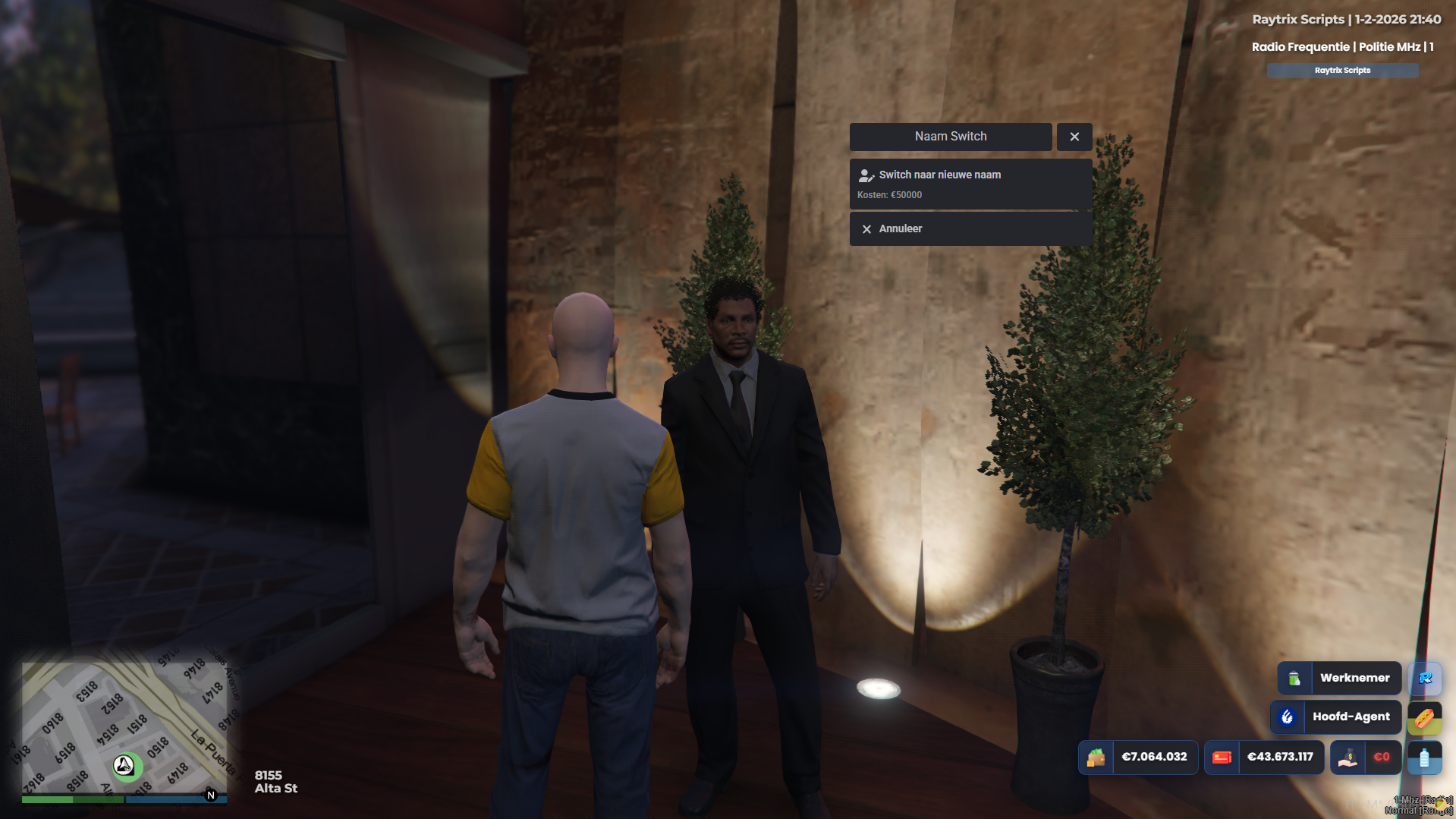Screen dimensions: 1456x819
Task: Close the Naam Switch menu with the X
Action: [1074, 137]
